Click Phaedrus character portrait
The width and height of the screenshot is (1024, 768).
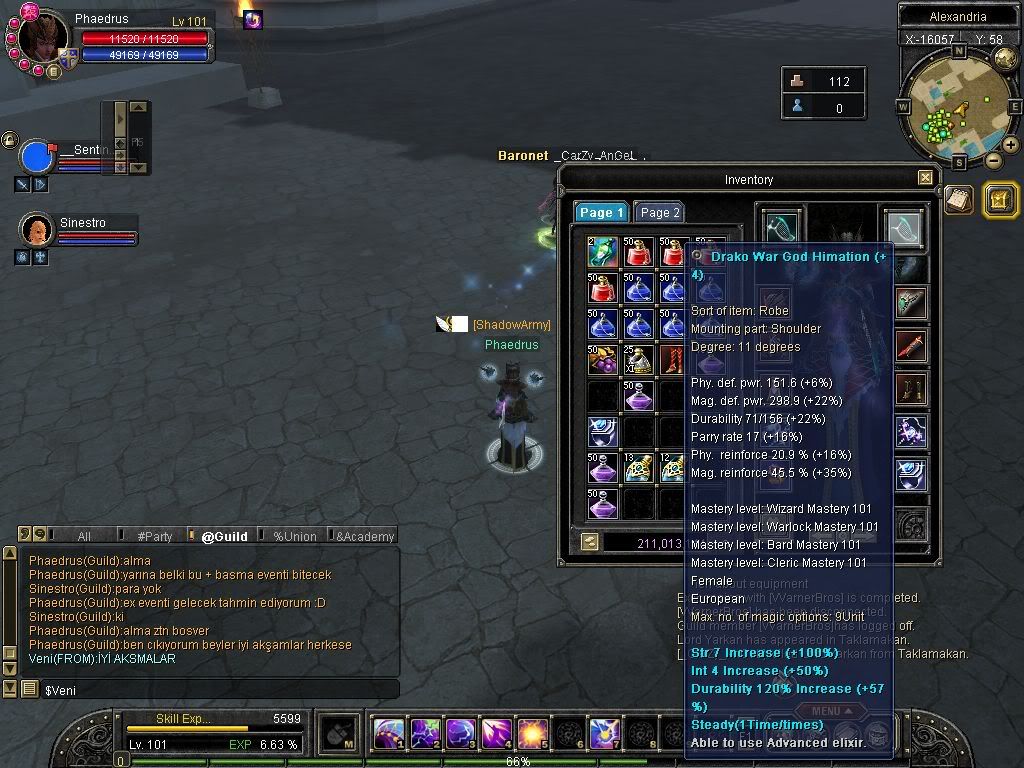(x=42, y=38)
